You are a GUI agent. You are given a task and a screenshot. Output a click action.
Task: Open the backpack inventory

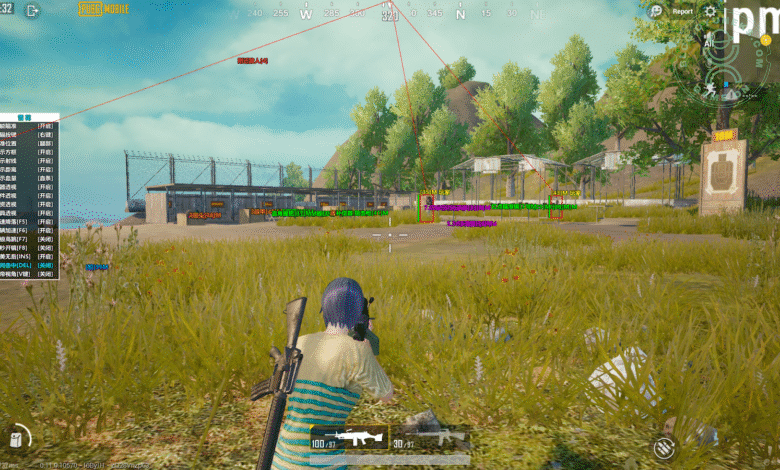click(17, 437)
